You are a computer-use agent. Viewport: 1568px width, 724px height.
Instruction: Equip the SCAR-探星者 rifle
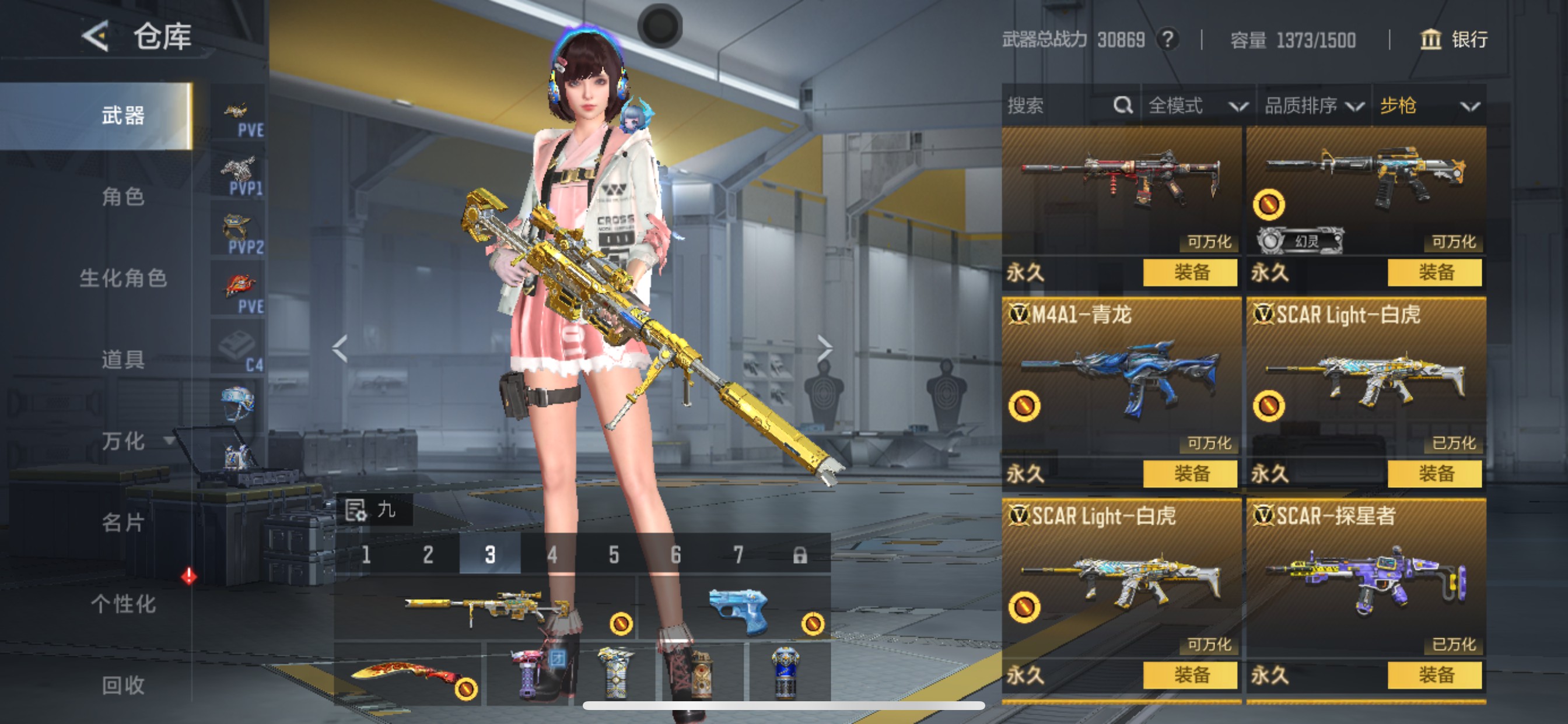[x=1434, y=674]
